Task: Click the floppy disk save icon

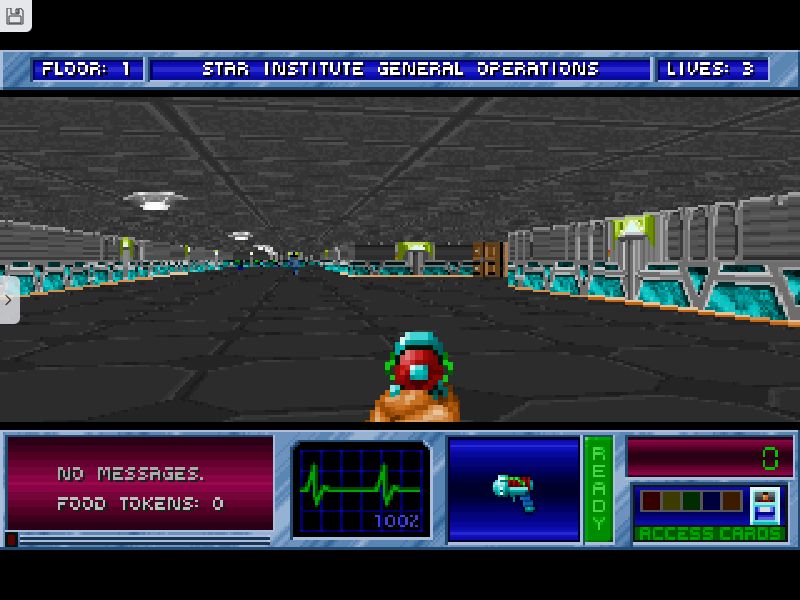Action: (x=15, y=15)
